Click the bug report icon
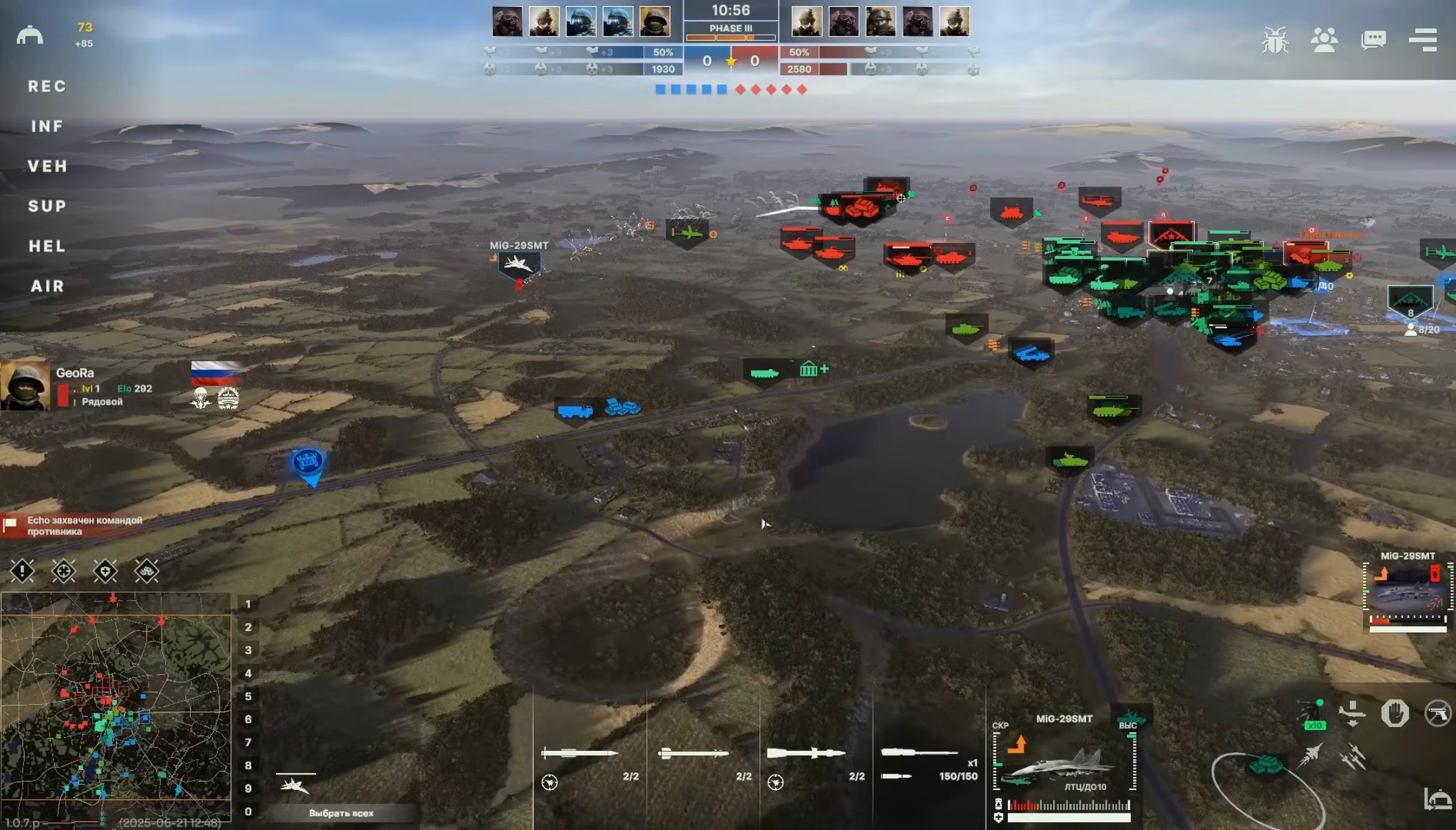This screenshot has width=1456, height=830. (1275, 40)
